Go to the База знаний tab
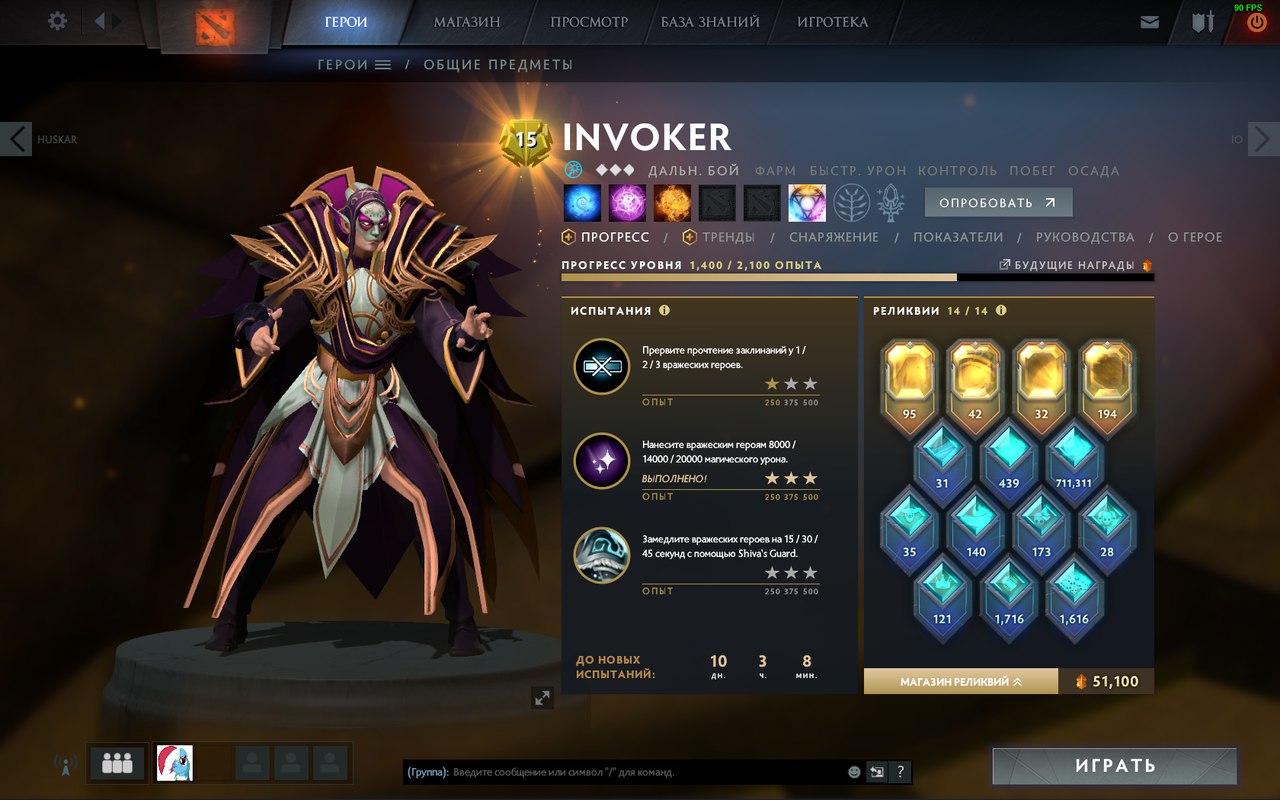The height and width of the screenshot is (800, 1280). coord(710,22)
